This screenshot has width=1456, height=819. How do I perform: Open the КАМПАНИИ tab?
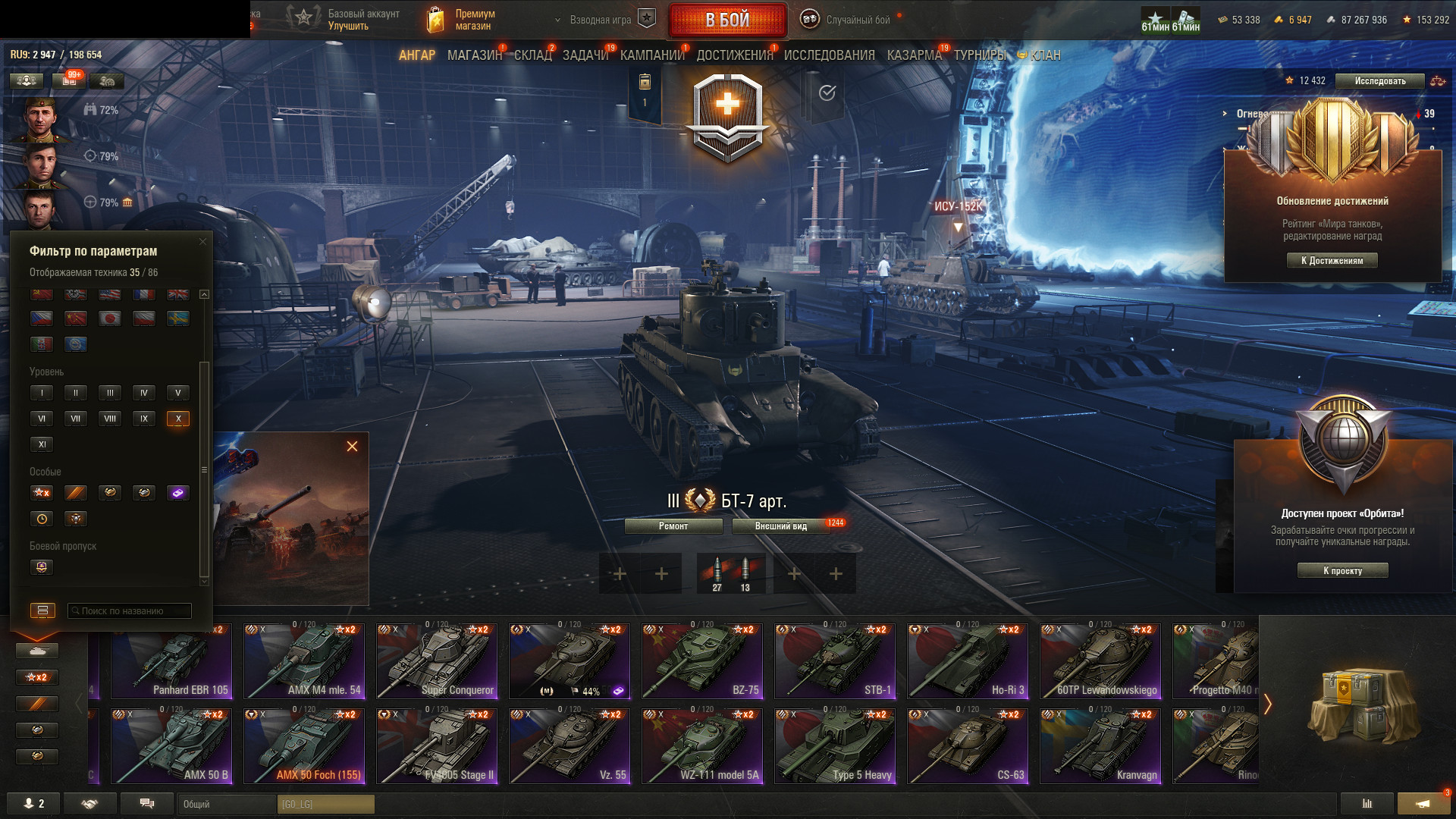(652, 55)
